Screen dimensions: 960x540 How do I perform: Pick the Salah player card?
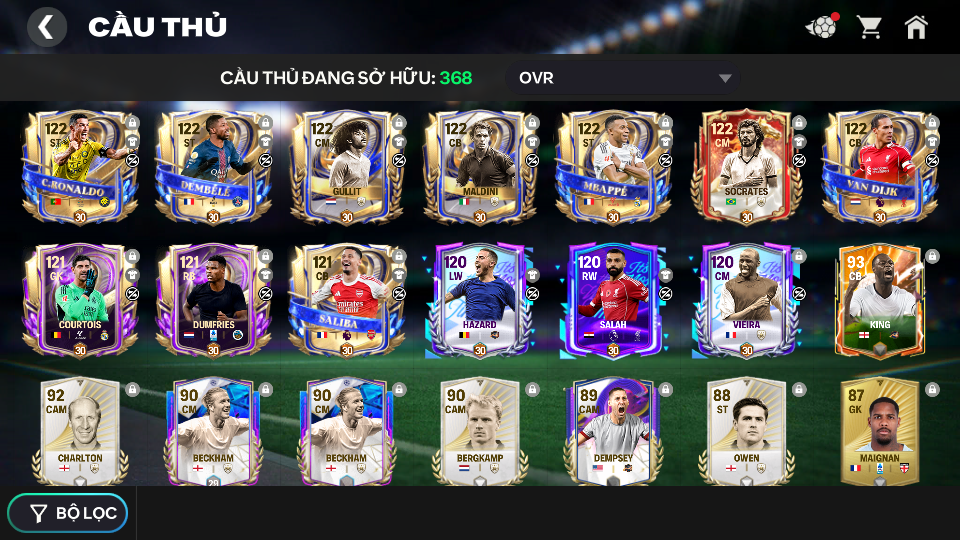[x=613, y=300]
